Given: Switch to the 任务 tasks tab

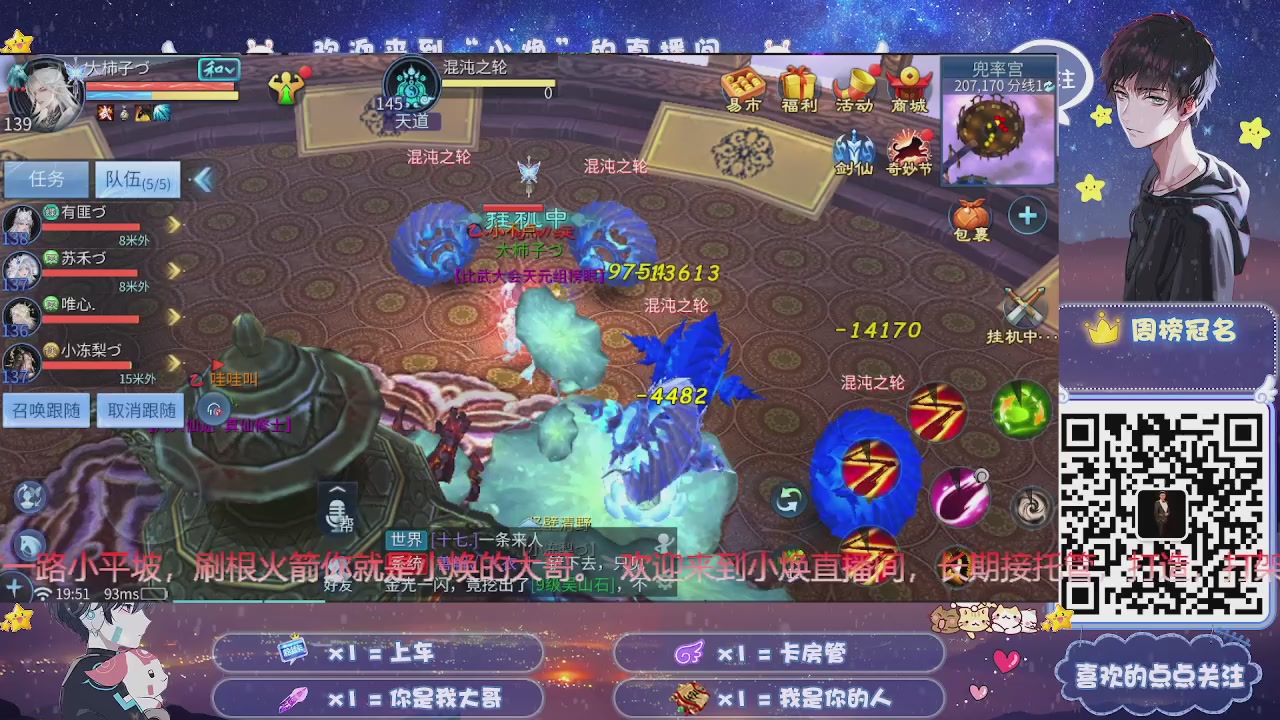Looking at the screenshot, I should pyautogui.click(x=46, y=179).
